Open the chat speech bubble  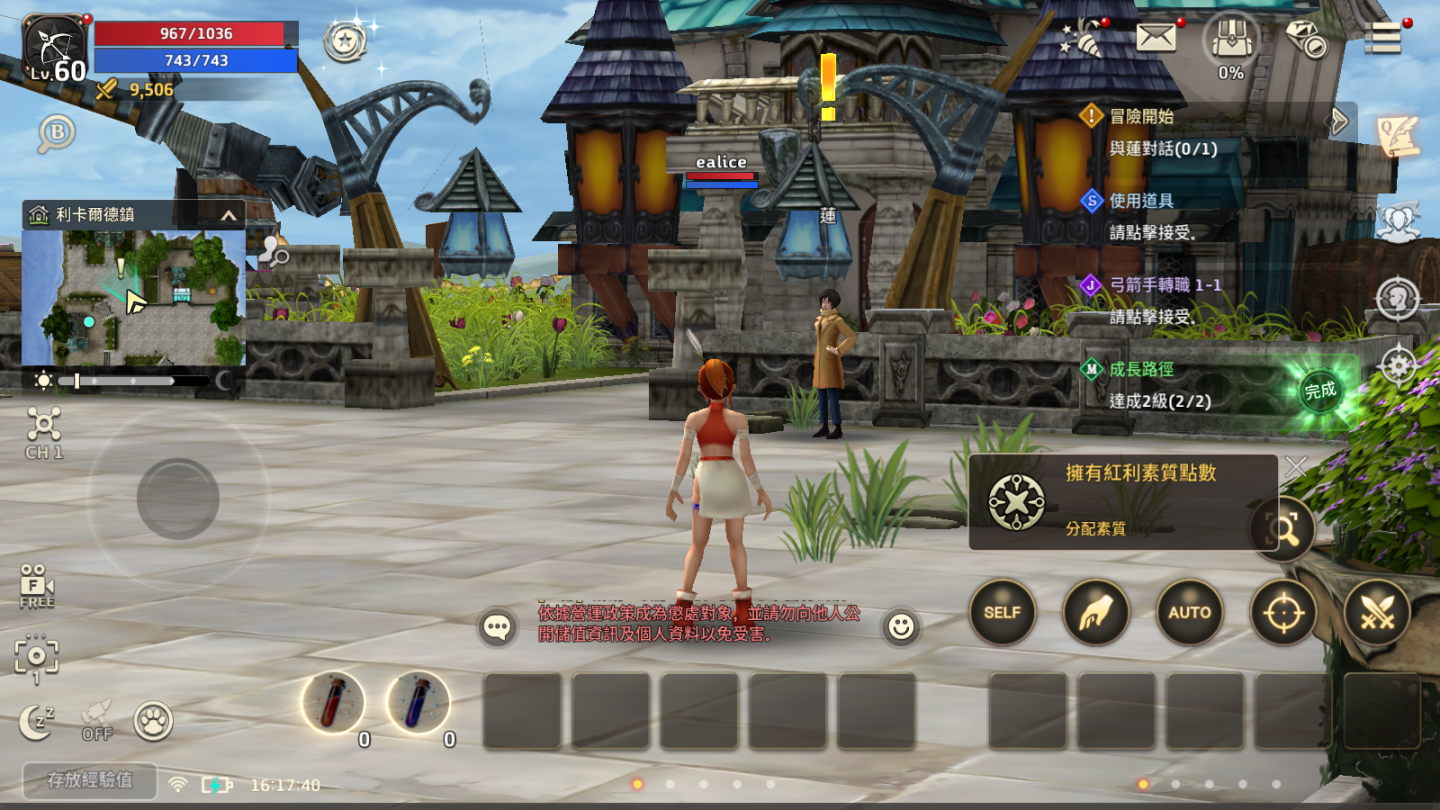[x=498, y=627]
